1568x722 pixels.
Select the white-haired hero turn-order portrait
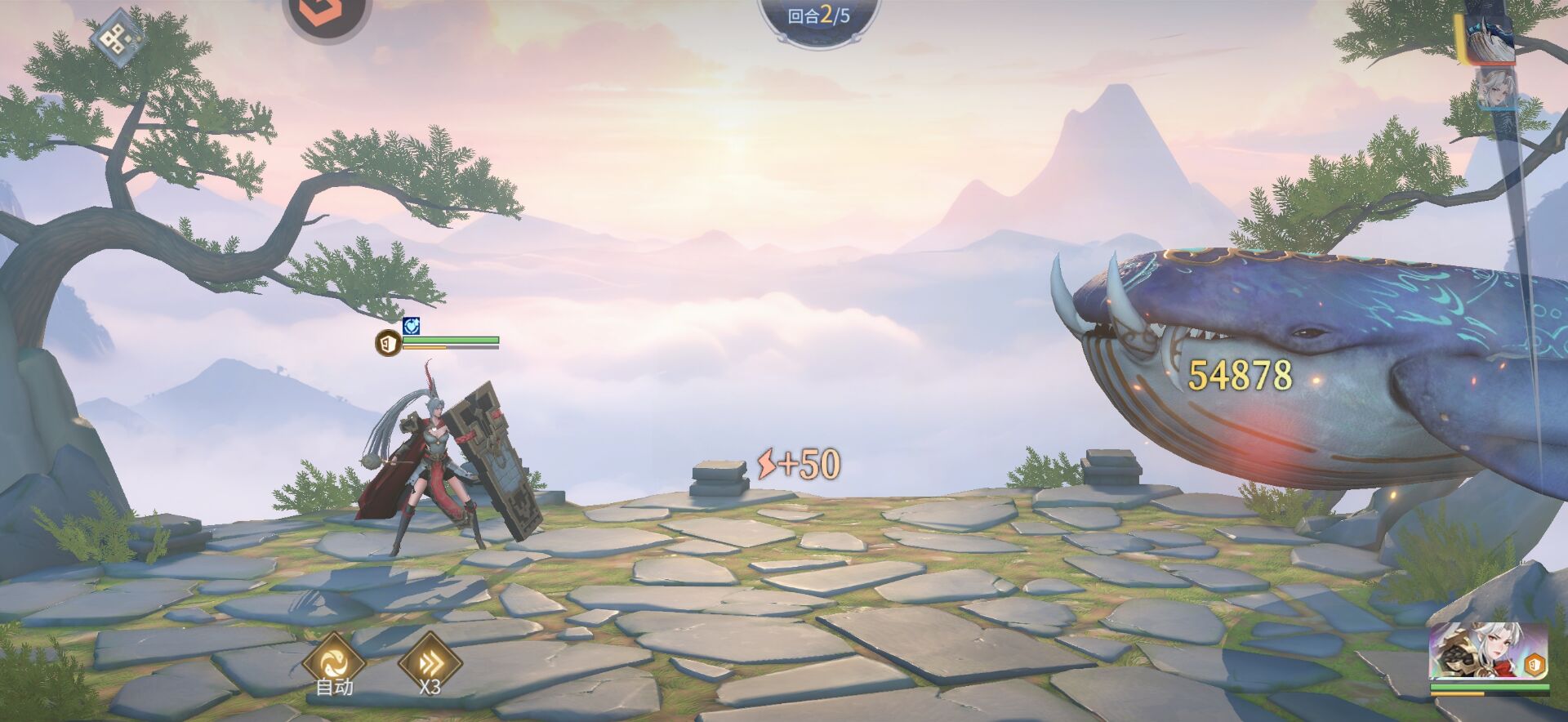[1496, 90]
